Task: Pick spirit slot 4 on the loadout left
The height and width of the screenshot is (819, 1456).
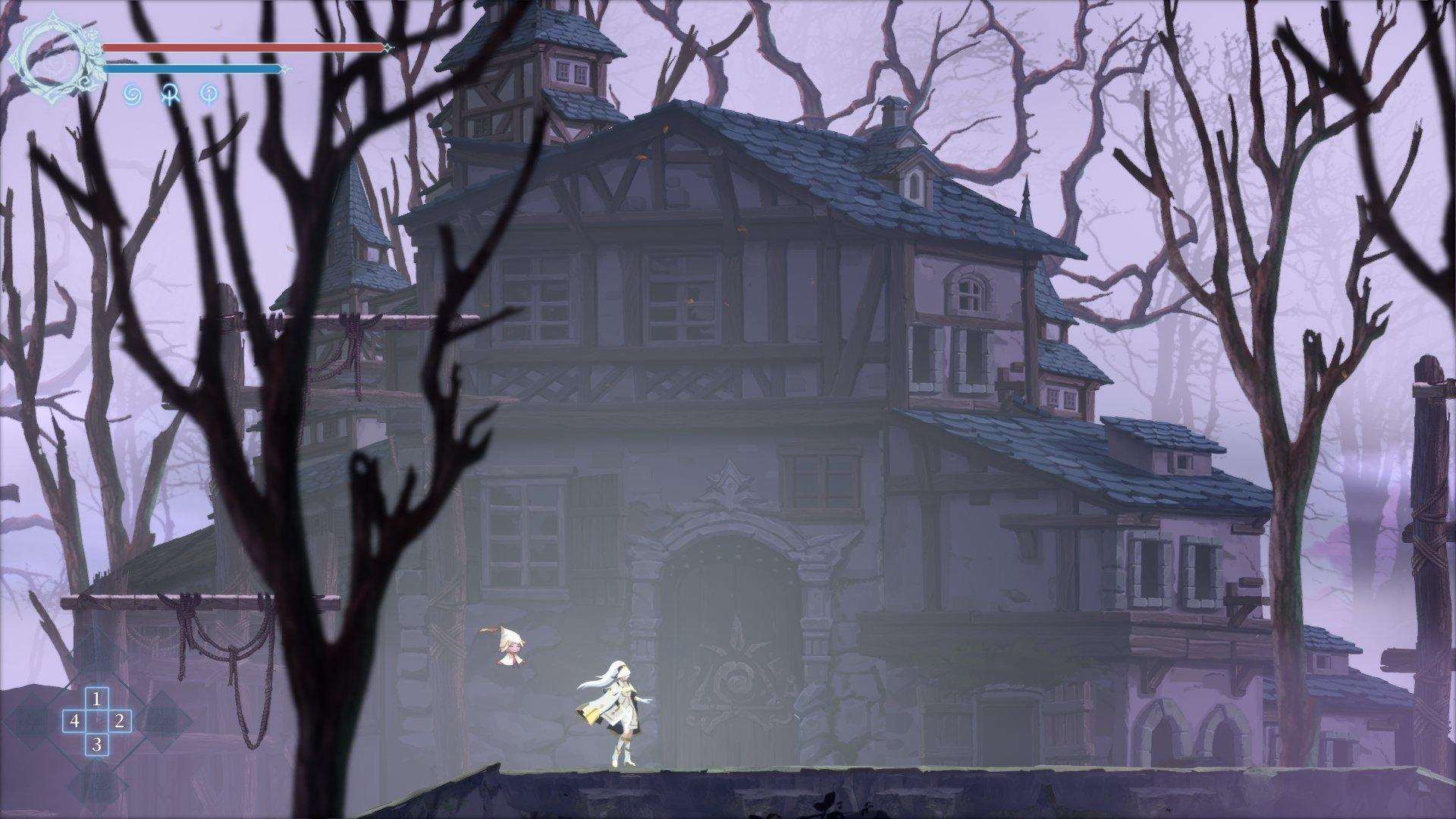Action: click(x=76, y=723)
